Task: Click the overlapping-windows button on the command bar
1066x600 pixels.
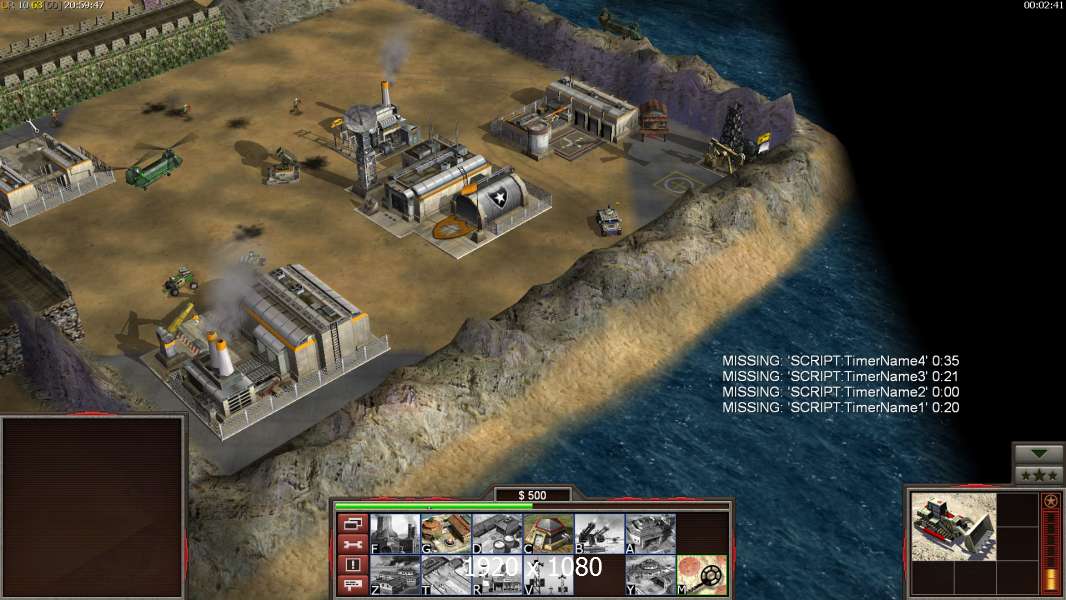Action: pyautogui.click(x=352, y=523)
